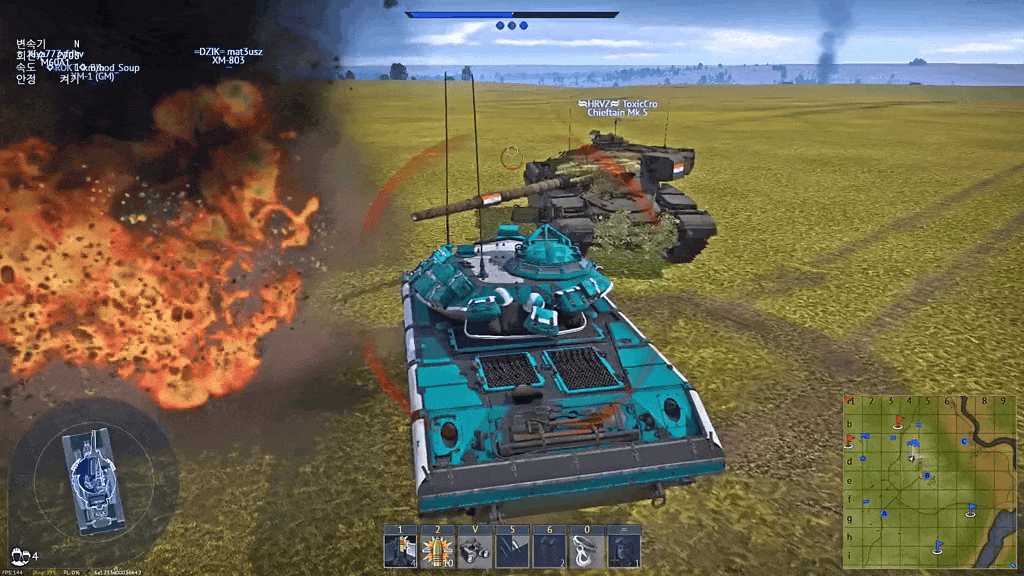Click the crew count helmet icon
Image resolution: width=1024 pixels, height=576 pixels.
coord(19,555)
